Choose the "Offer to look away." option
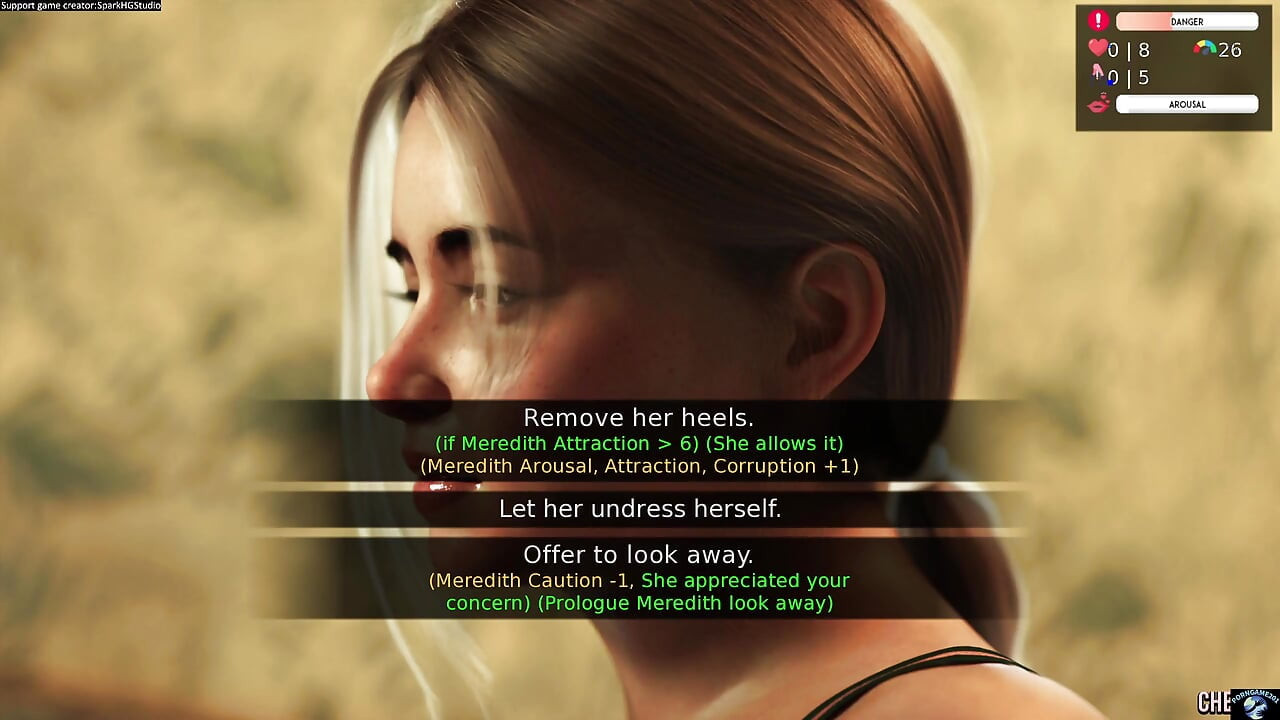Screen dimensions: 1280x720 (639, 554)
